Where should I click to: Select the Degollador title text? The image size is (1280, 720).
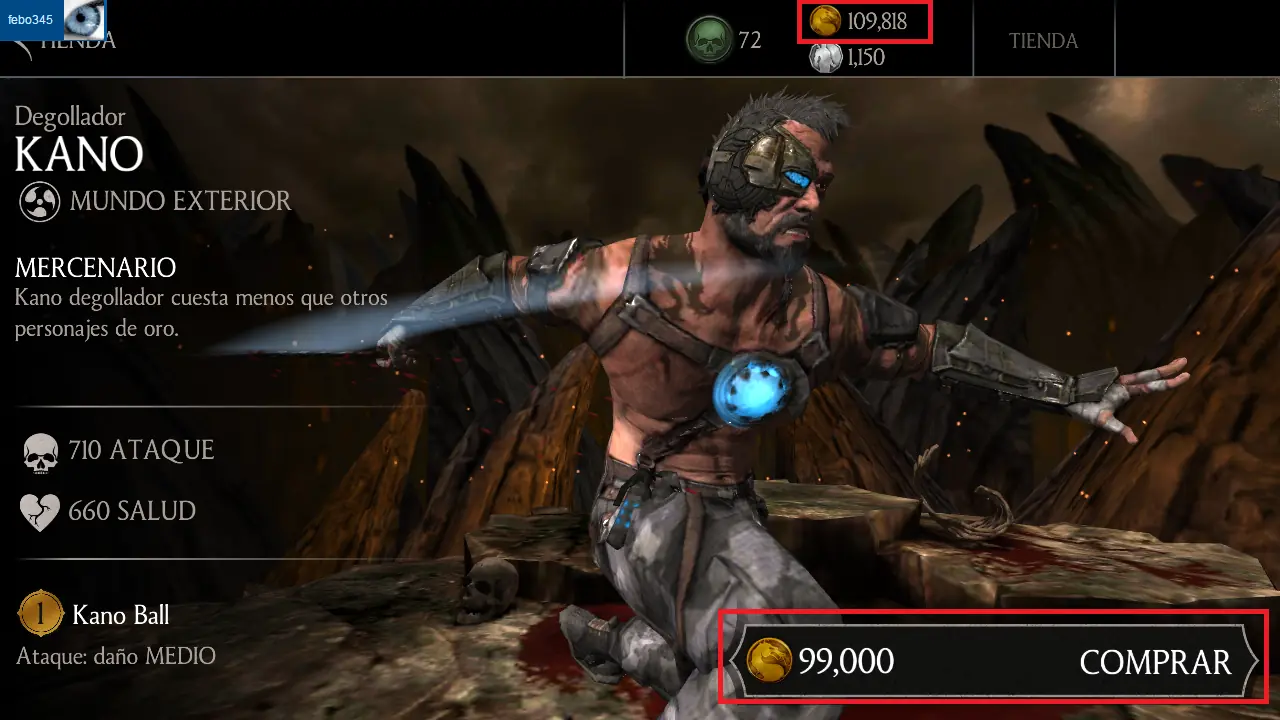(x=70, y=117)
